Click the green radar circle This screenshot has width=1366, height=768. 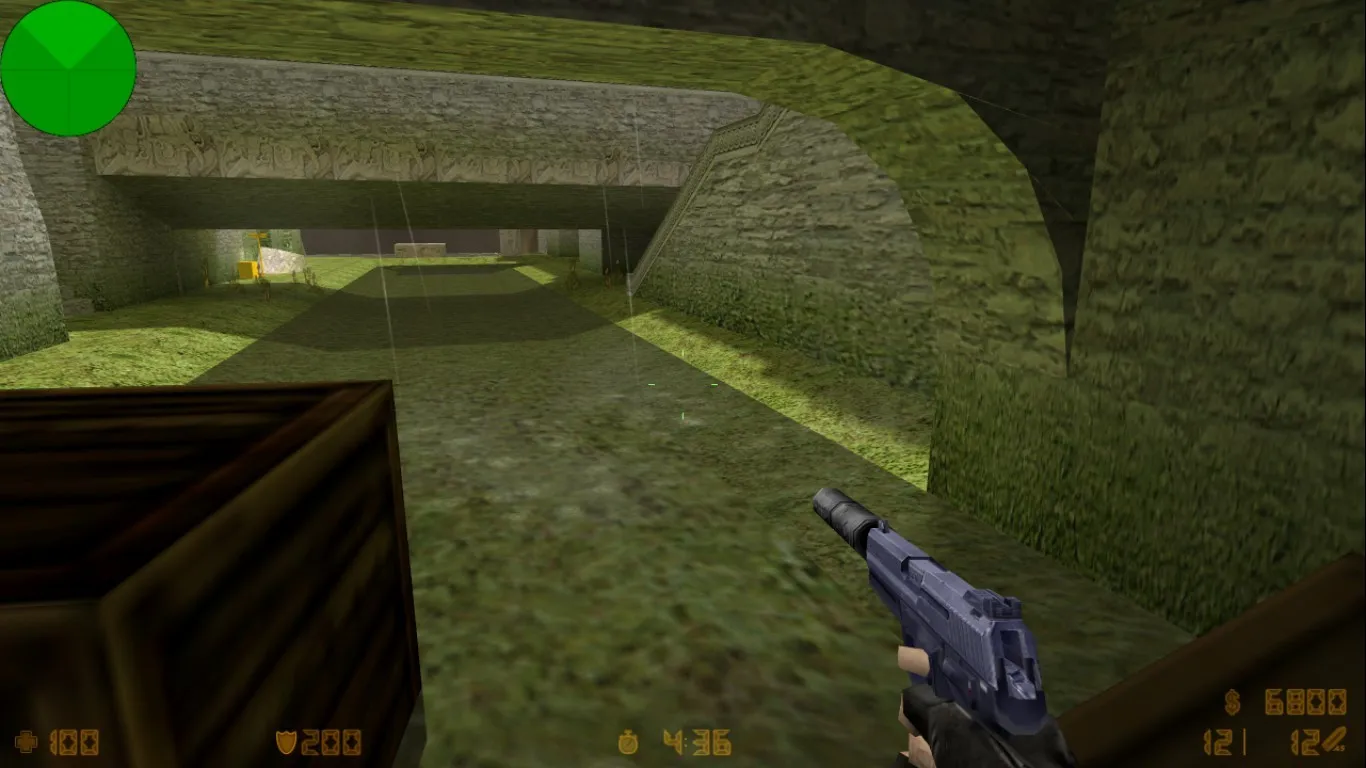coord(68,66)
